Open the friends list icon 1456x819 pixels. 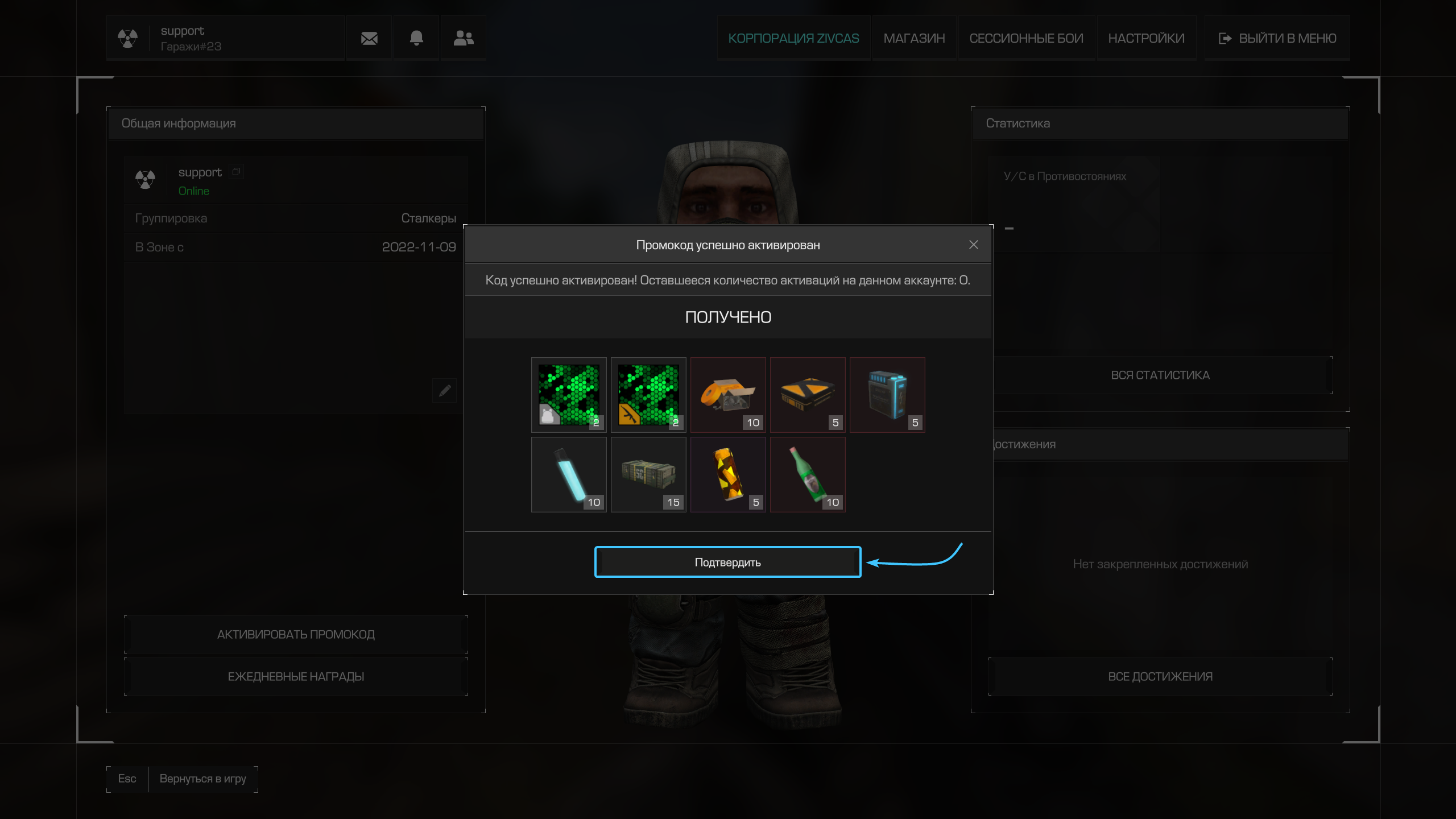point(464,38)
